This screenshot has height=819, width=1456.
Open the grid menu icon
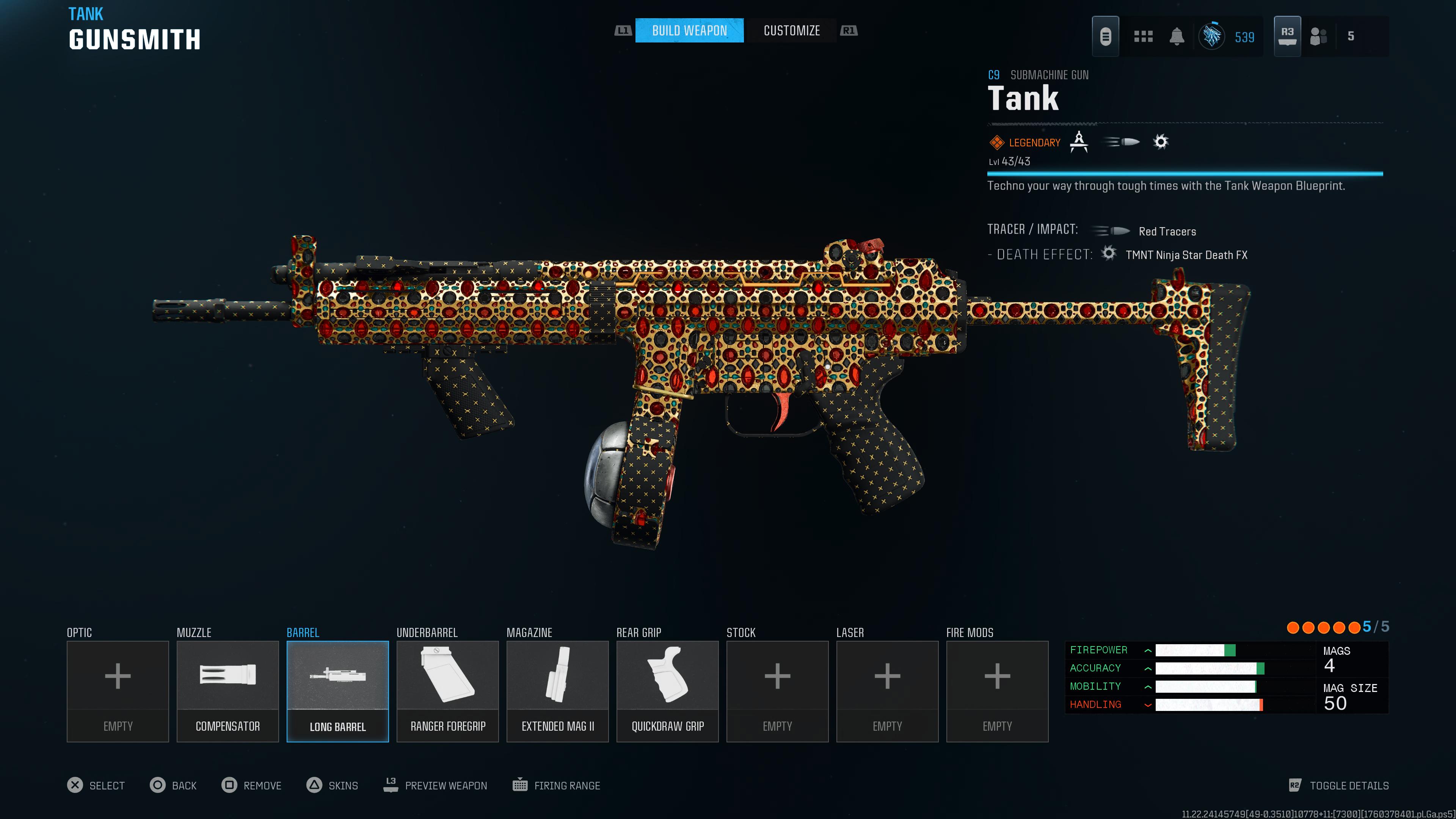[1143, 37]
